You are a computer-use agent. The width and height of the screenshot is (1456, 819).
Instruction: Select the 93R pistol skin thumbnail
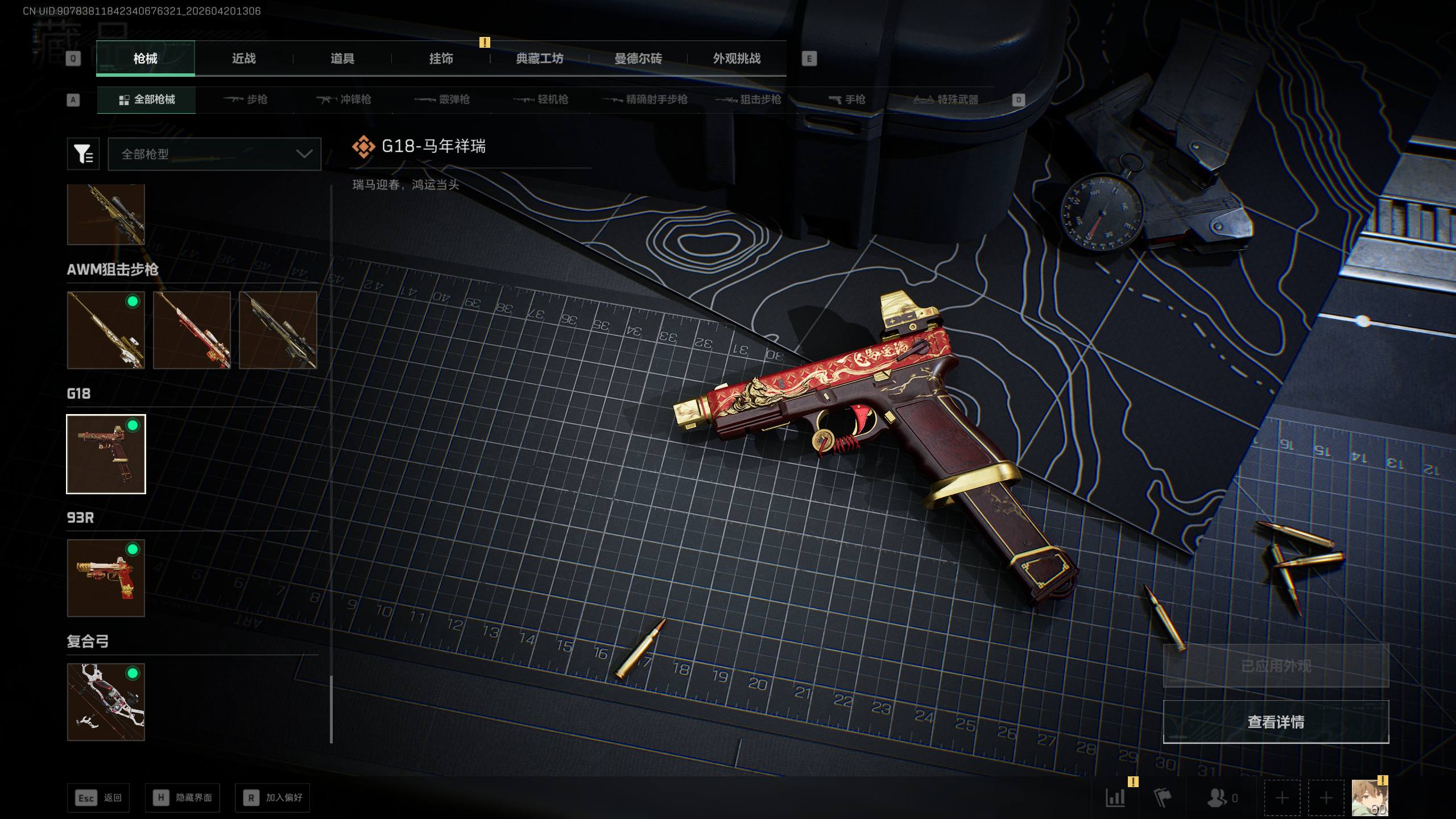(106, 578)
